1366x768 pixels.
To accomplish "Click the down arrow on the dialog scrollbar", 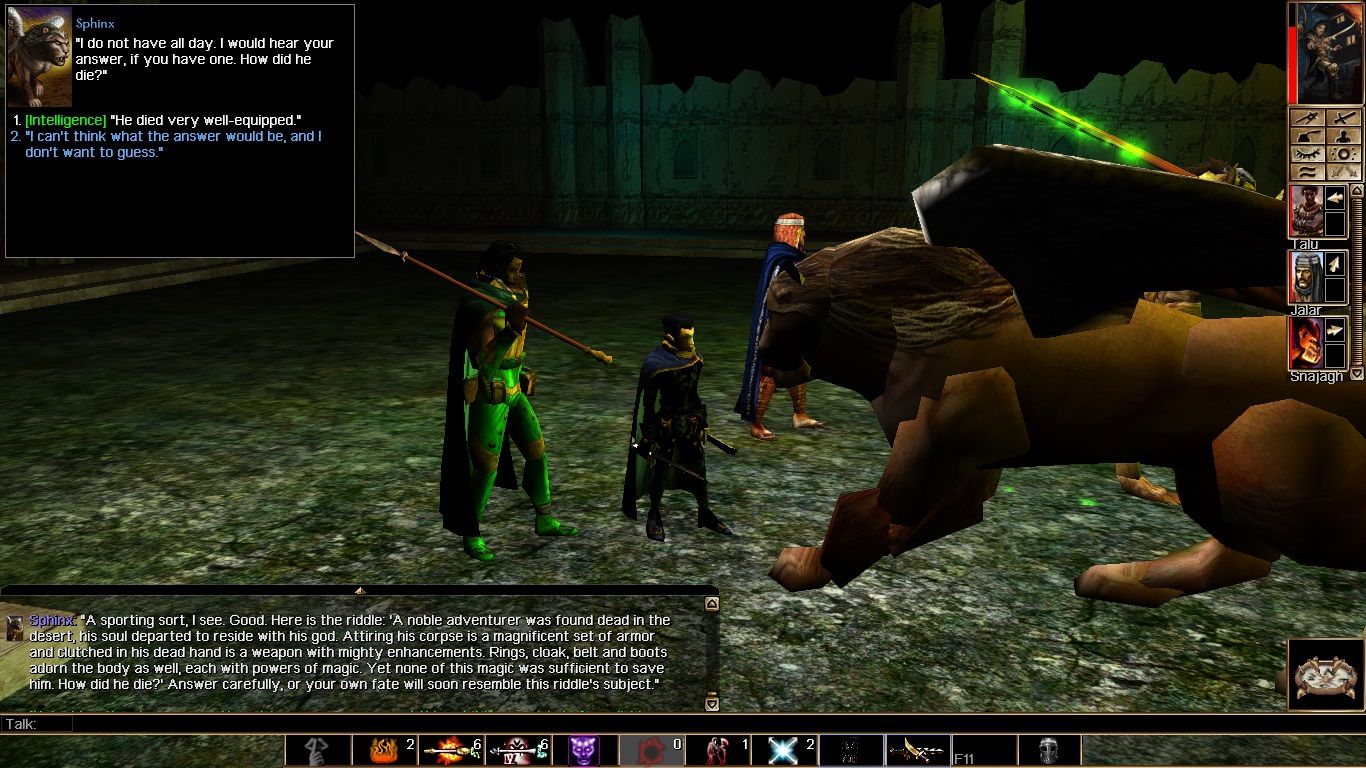I will (712, 703).
